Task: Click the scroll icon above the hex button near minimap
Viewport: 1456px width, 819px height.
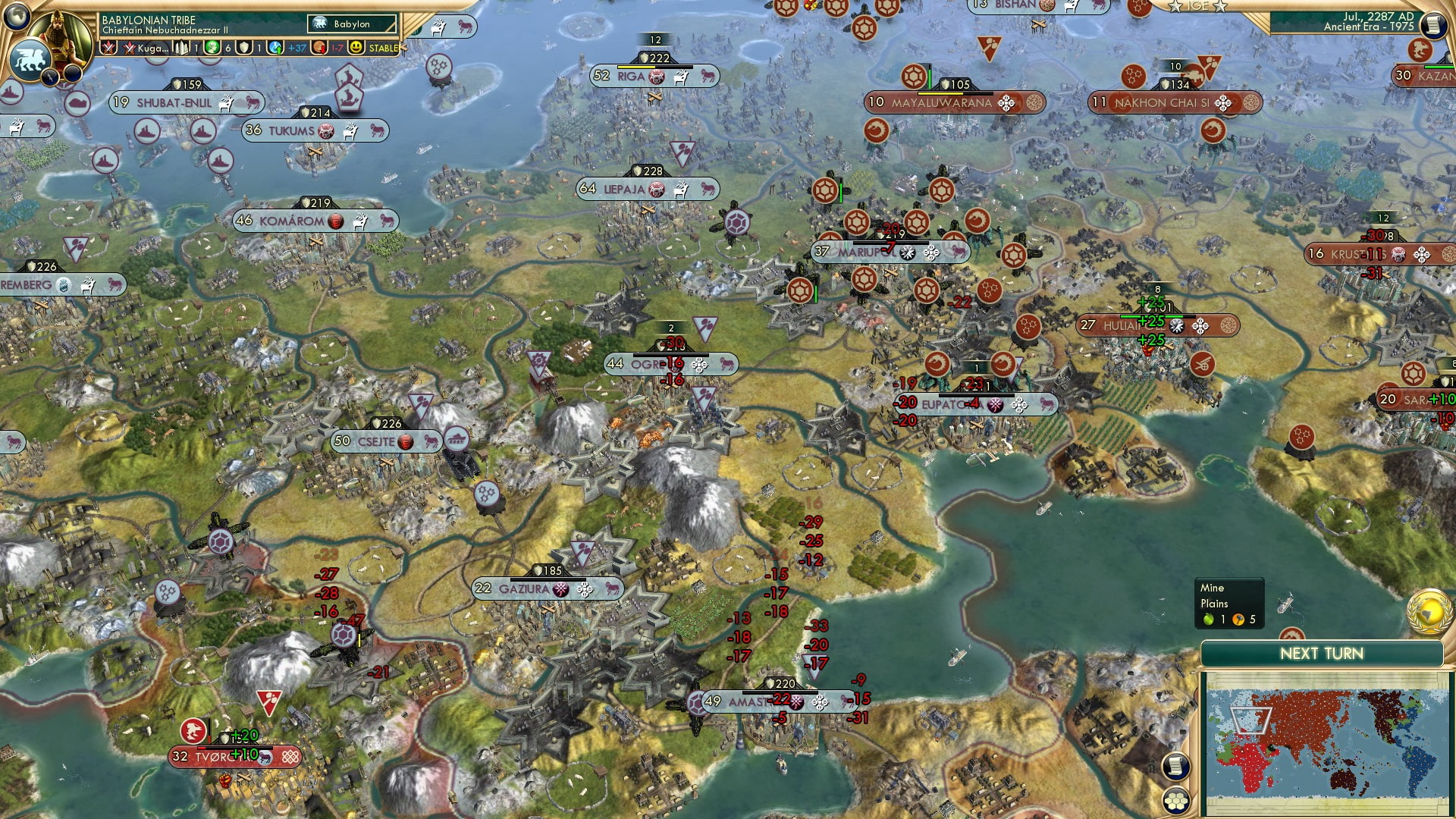Action: (1175, 766)
